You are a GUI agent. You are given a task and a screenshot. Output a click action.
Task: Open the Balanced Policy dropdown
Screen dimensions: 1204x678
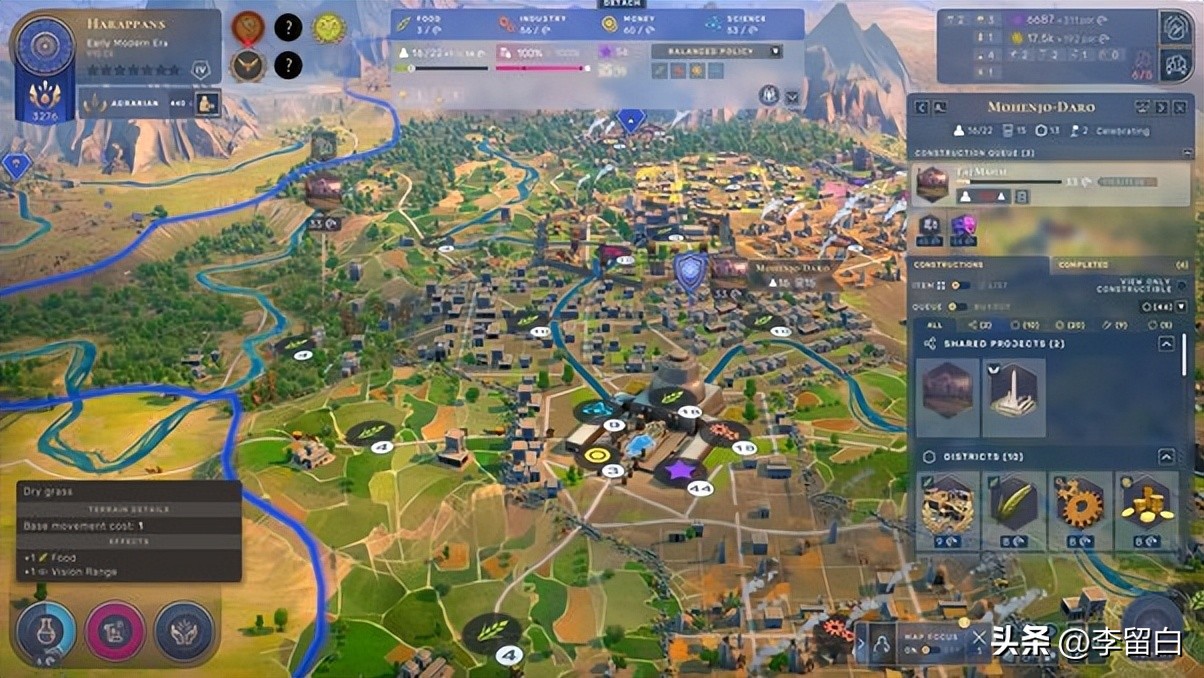pyautogui.click(x=717, y=51)
